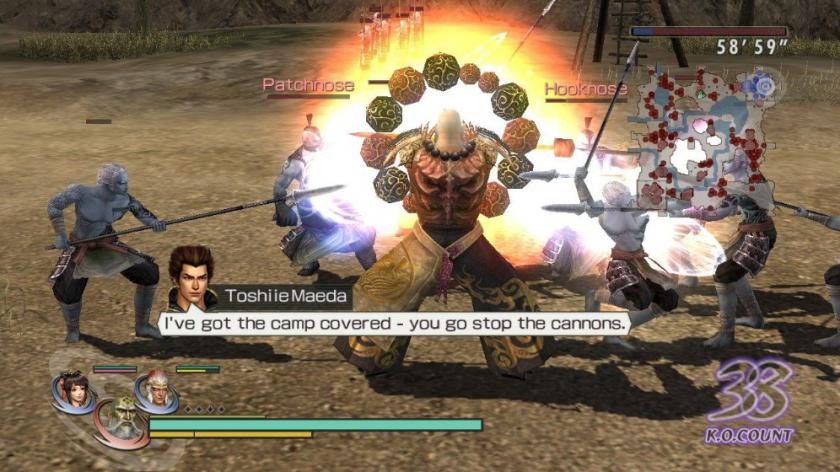Switch to the dark-haired female teammate portrait
The width and height of the screenshot is (840, 472).
point(72,389)
